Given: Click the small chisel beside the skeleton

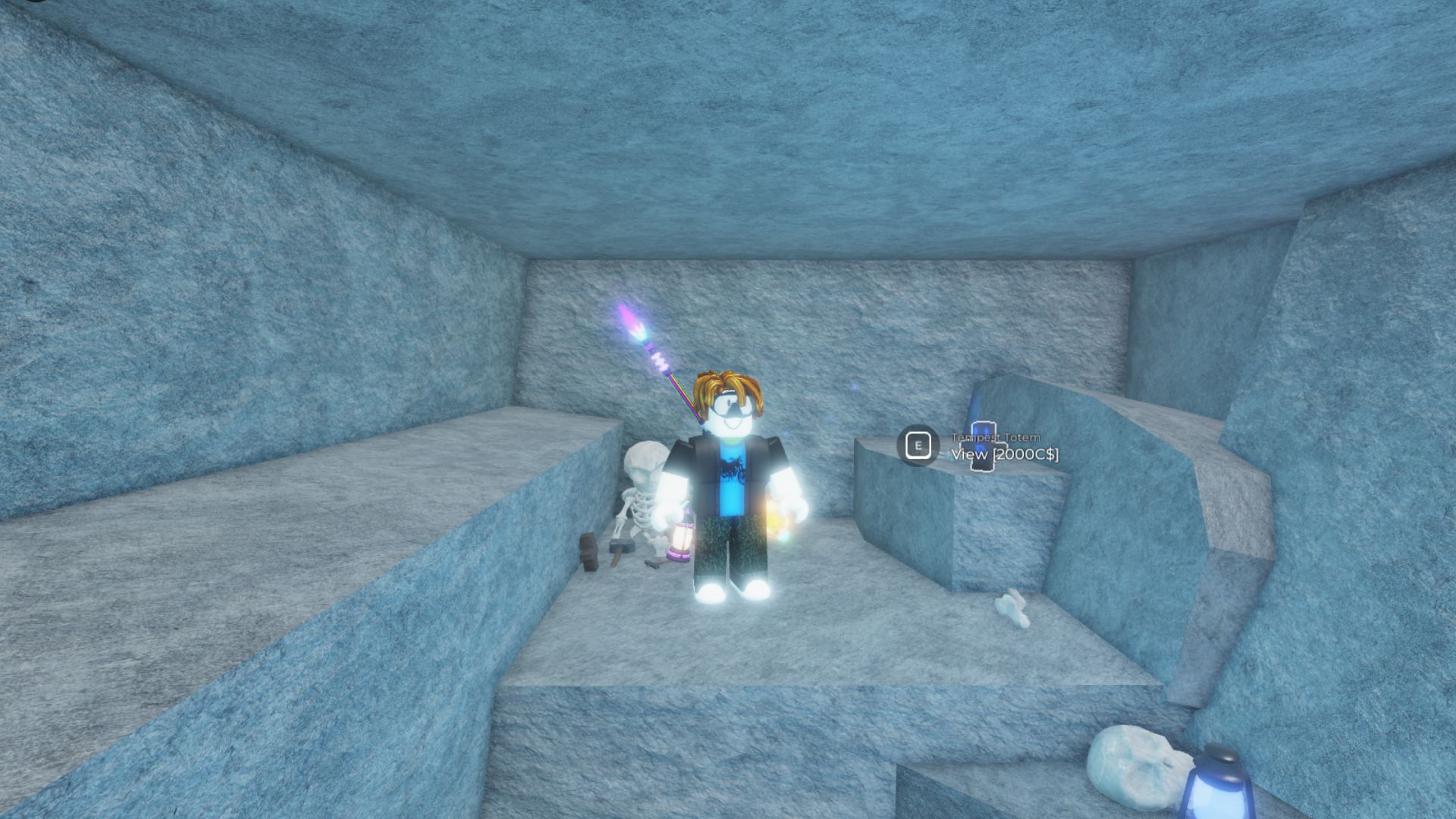Looking at the screenshot, I should pos(653,563).
